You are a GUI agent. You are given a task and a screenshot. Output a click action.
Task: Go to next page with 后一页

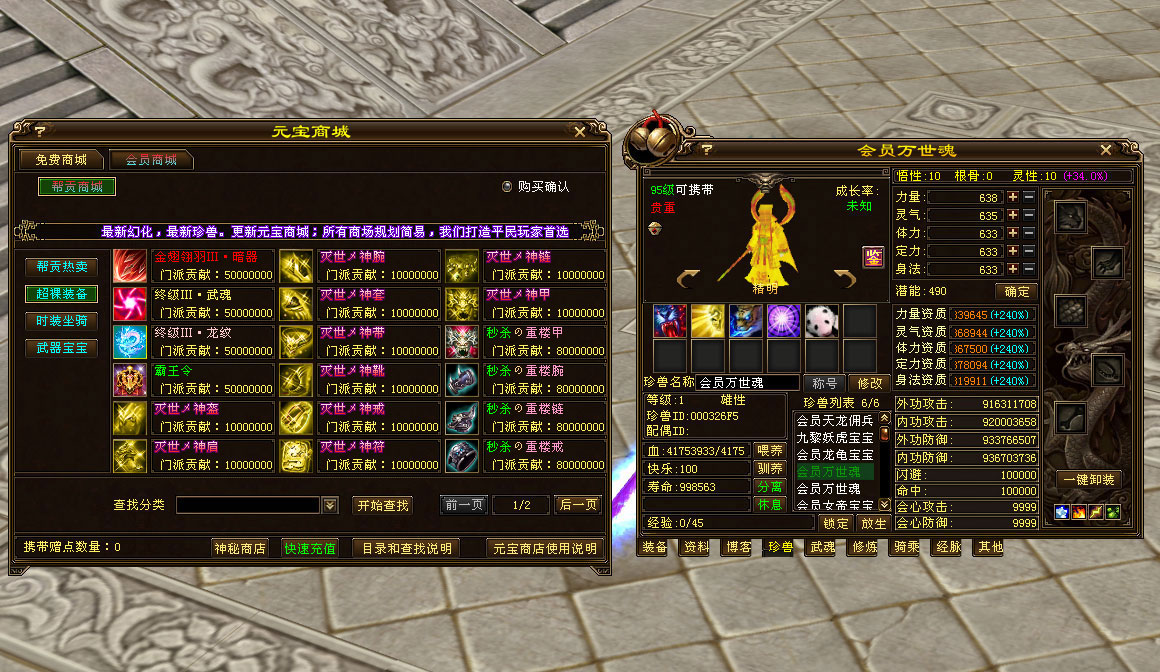click(x=579, y=505)
